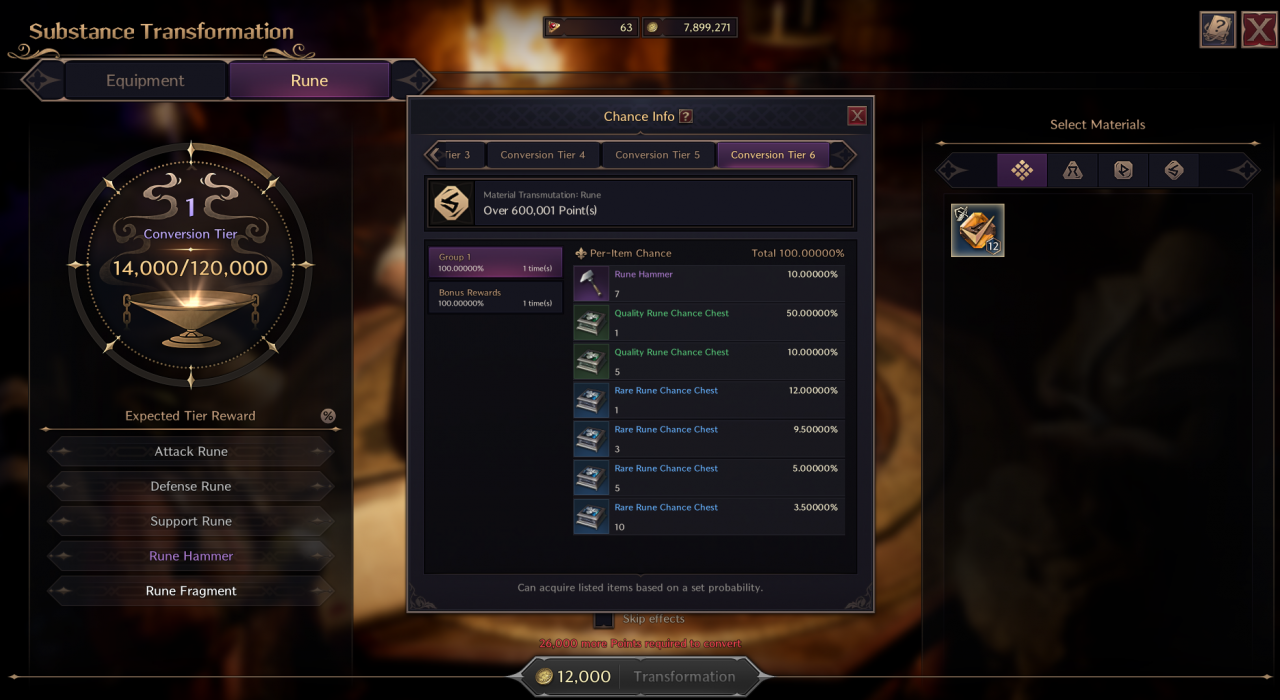Select the Attack Rune reward entry
This screenshot has width=1280, height=700.
191,451
